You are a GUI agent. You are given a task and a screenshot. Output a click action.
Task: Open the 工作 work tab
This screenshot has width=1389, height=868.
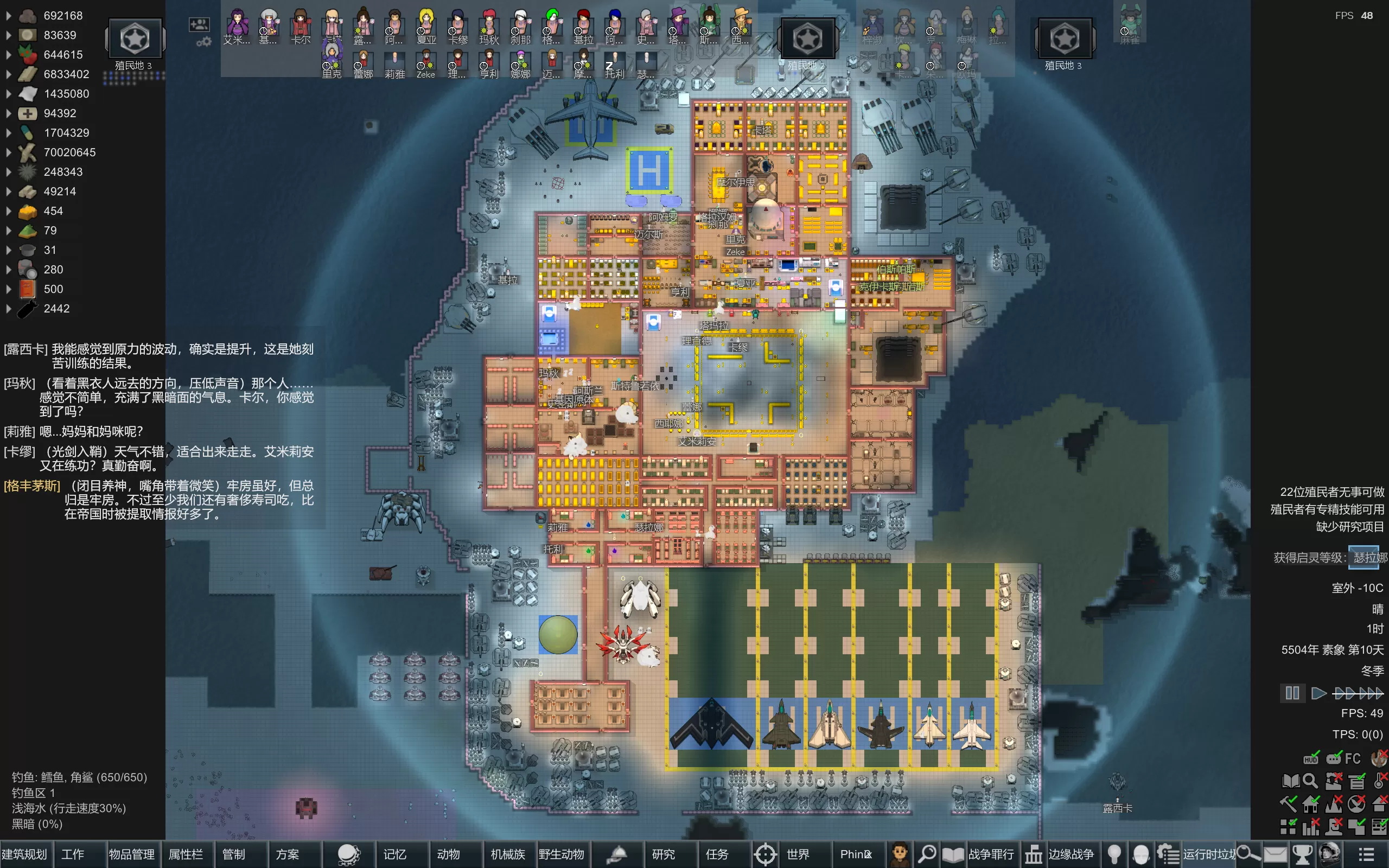73,854
